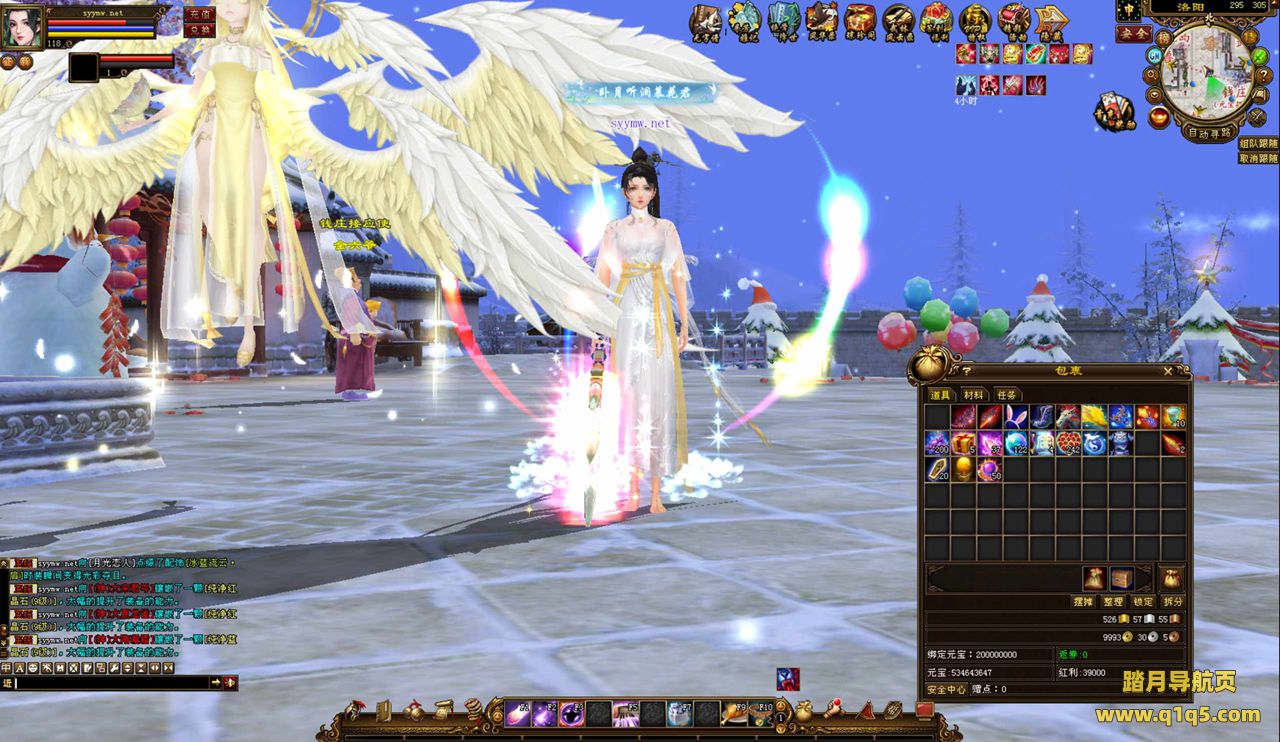Open the 任务 quest items tab

click(1006, 395)
